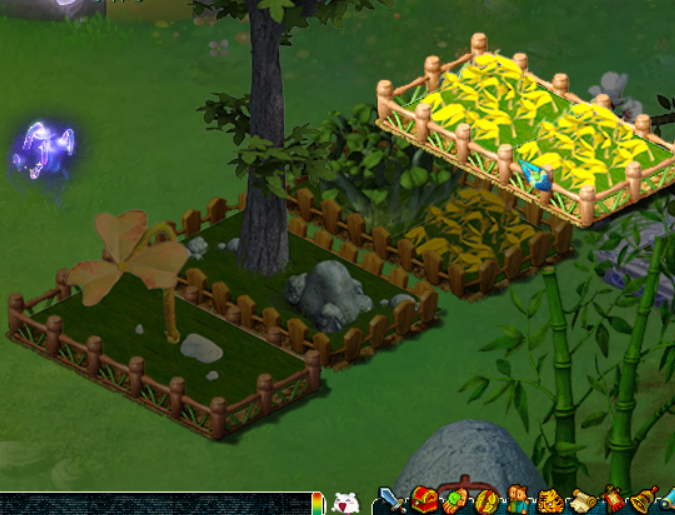Click the red and gold shield icon
The height and width of the screenshot is (515, 675).
coord(487,499)
